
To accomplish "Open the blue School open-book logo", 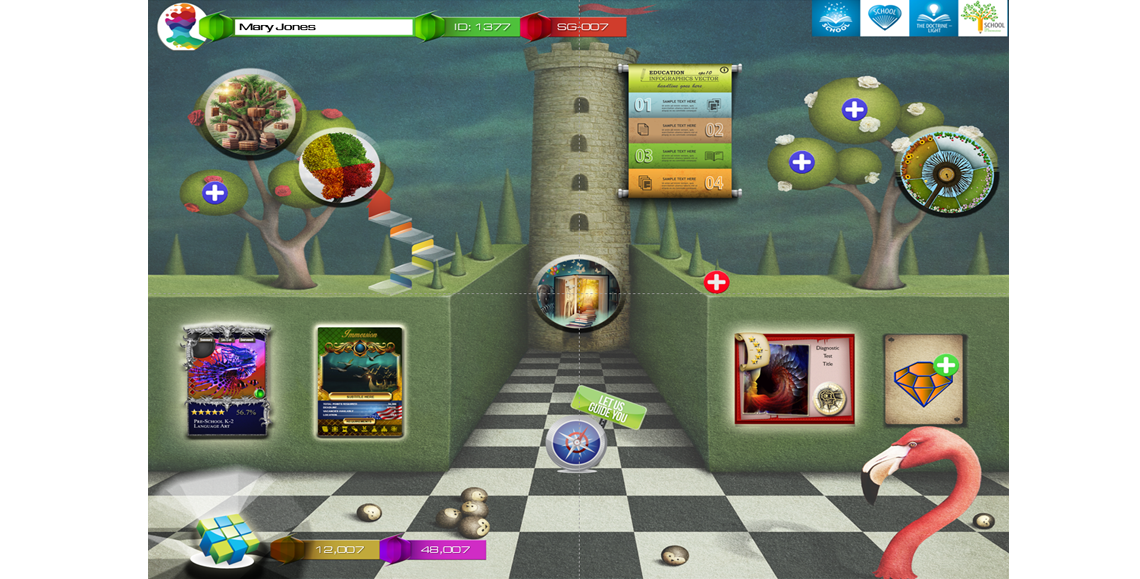I will [835, 18].
